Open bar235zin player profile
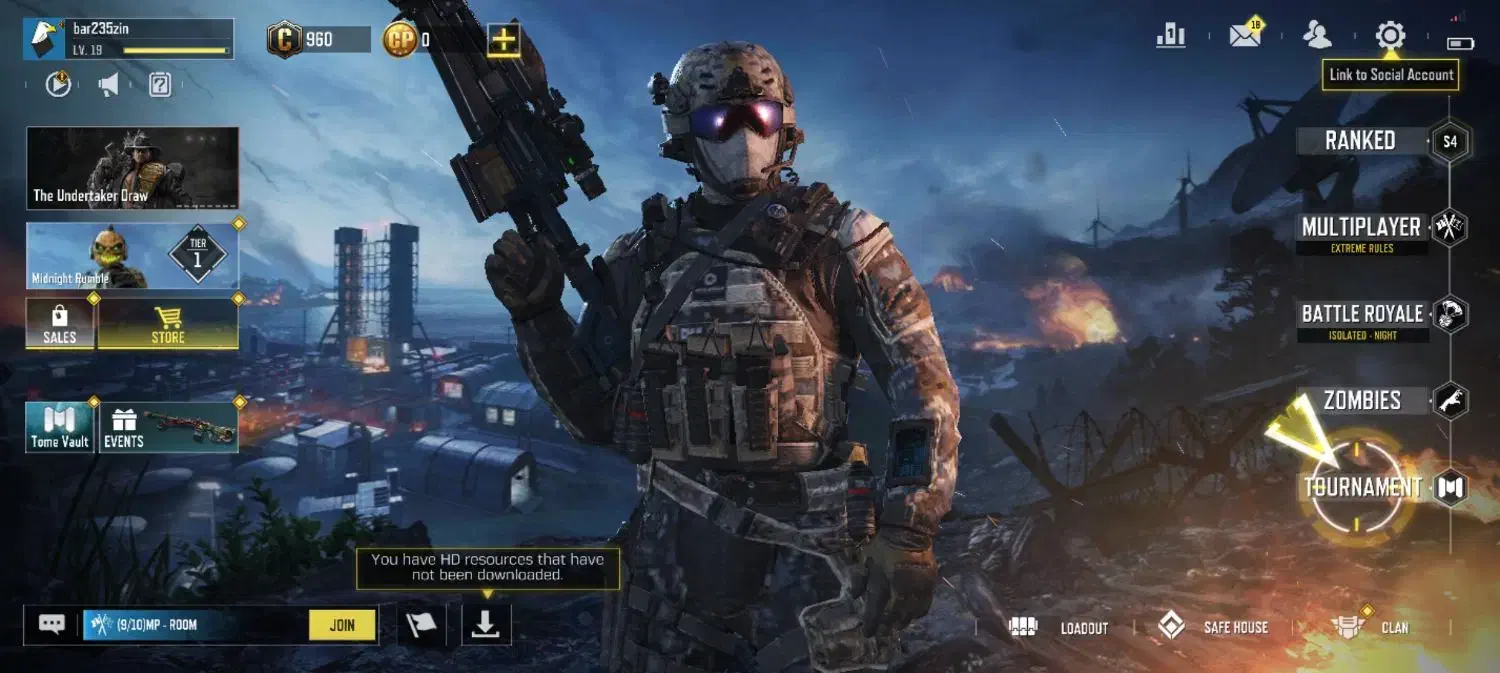Image resolution: width=1500 pixels, height=673 pixels. click(x=128, y=39)
